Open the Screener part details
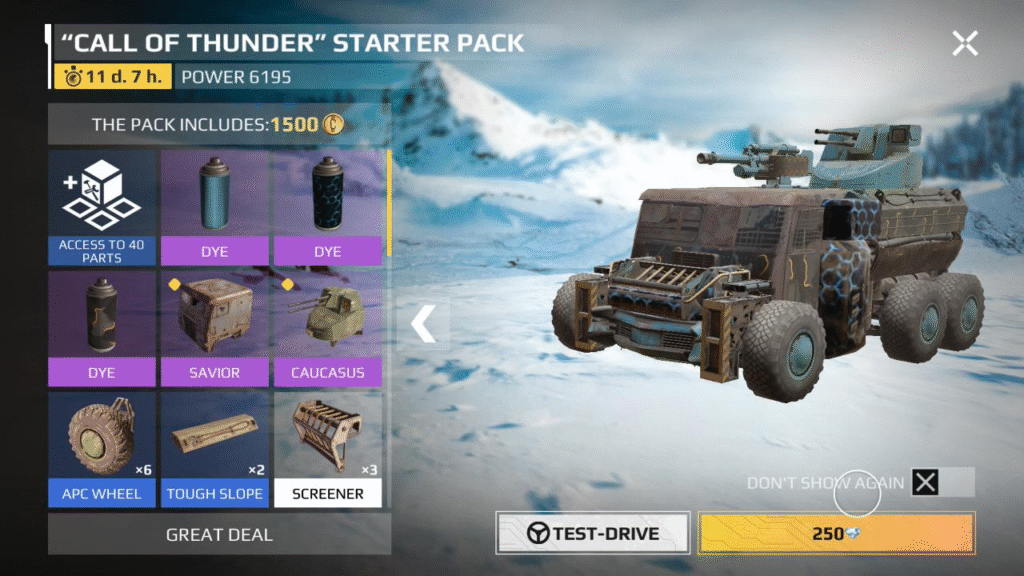This screenshot has height=576, width=1024. 328,449
